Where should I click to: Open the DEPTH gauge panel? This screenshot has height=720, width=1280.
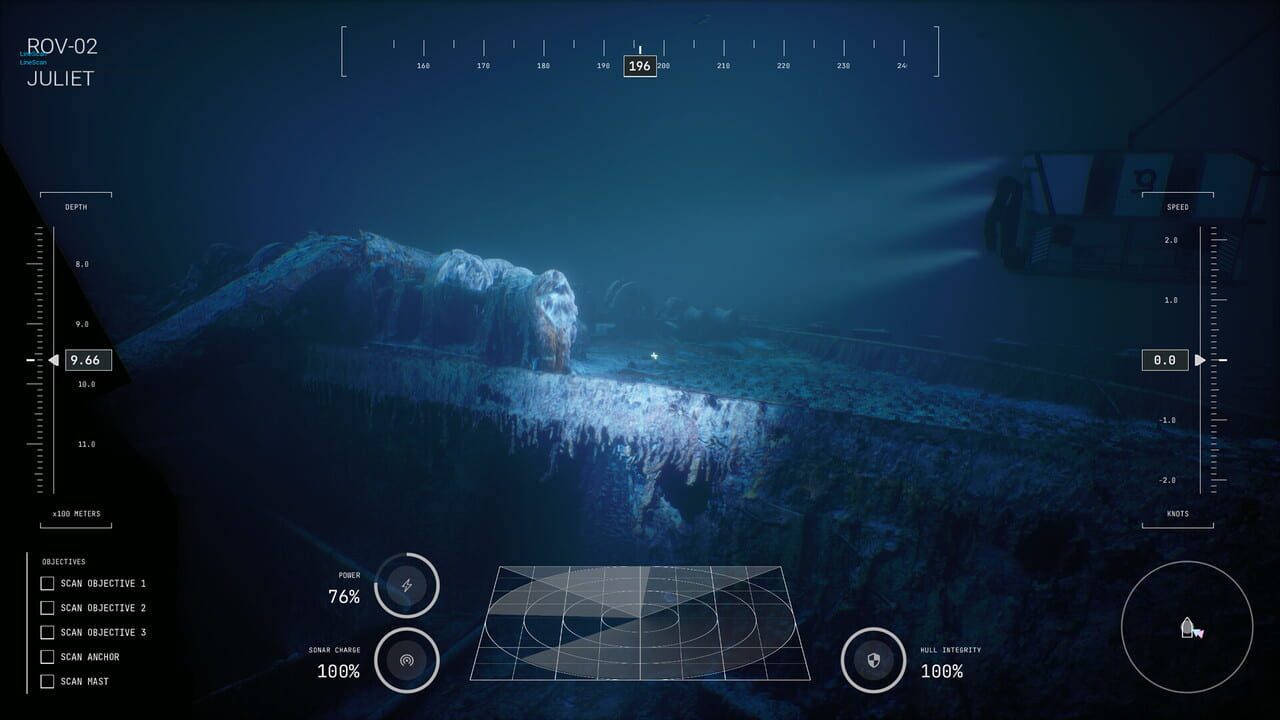pos(78,206)
